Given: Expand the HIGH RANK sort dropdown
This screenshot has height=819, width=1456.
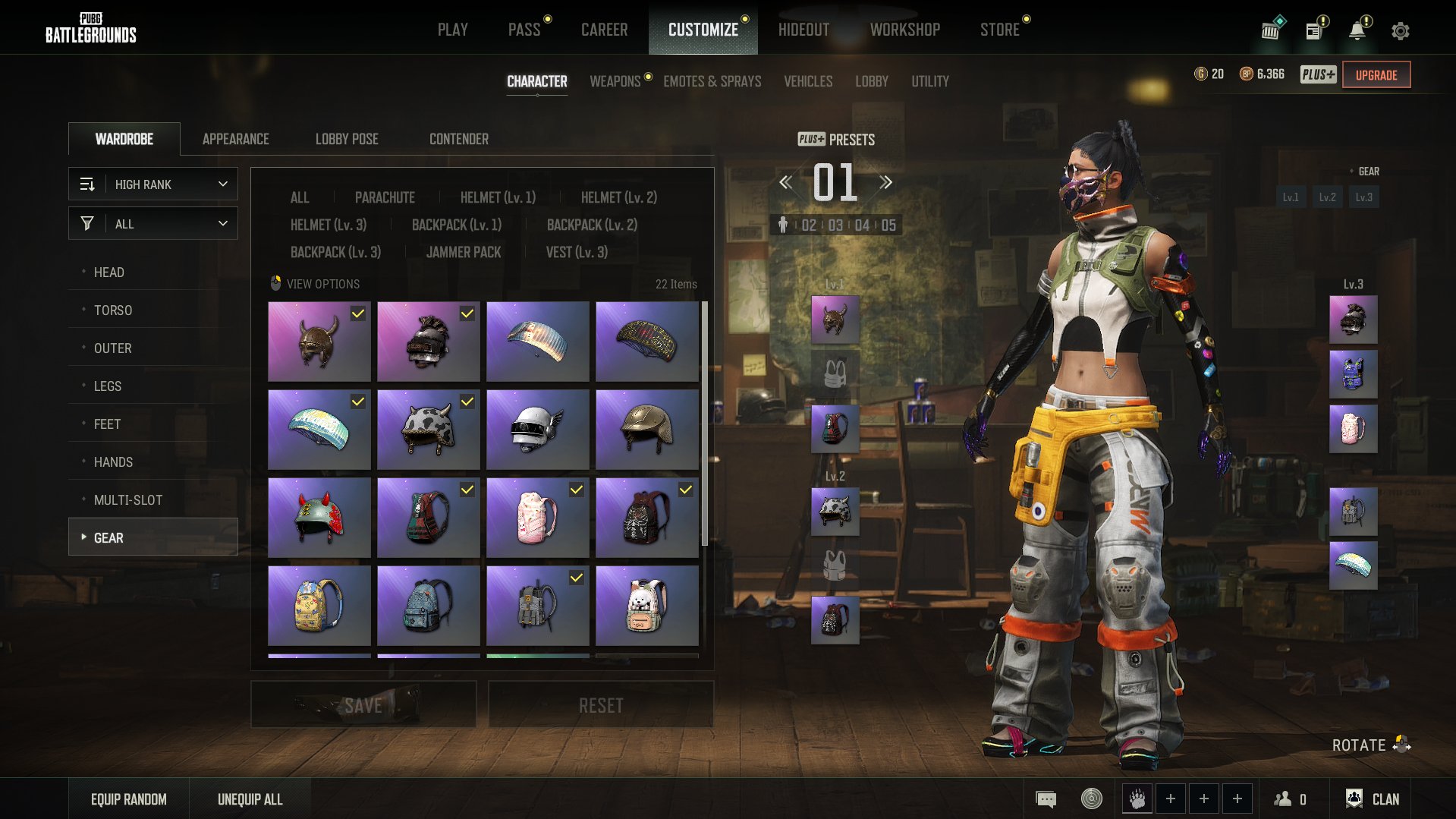Looking at the screenshot, I should [153, 184].
